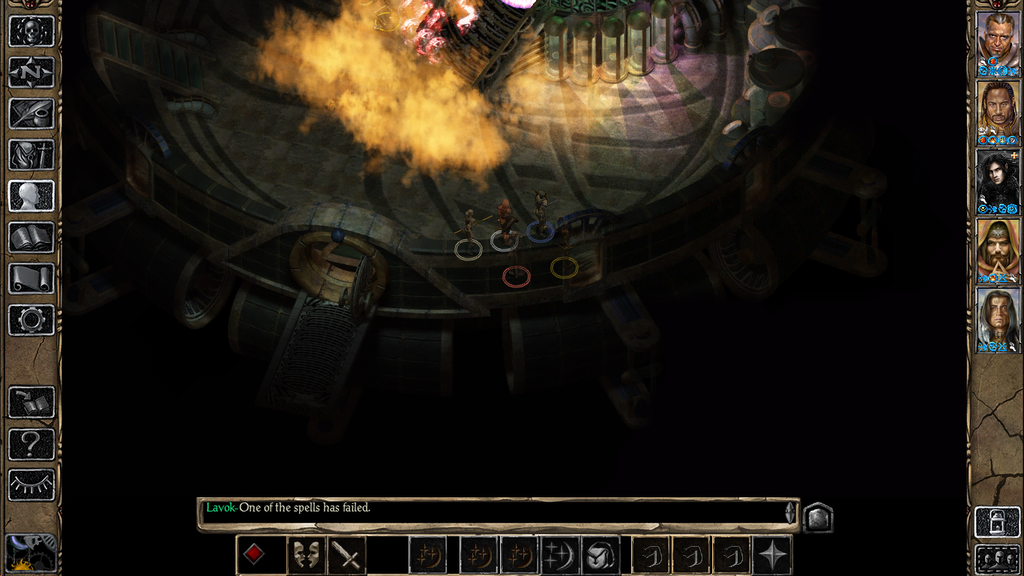This screenshot has width=1024, height=576.
Task: Click the red diamond action button
Action: [x=255, y=555]
